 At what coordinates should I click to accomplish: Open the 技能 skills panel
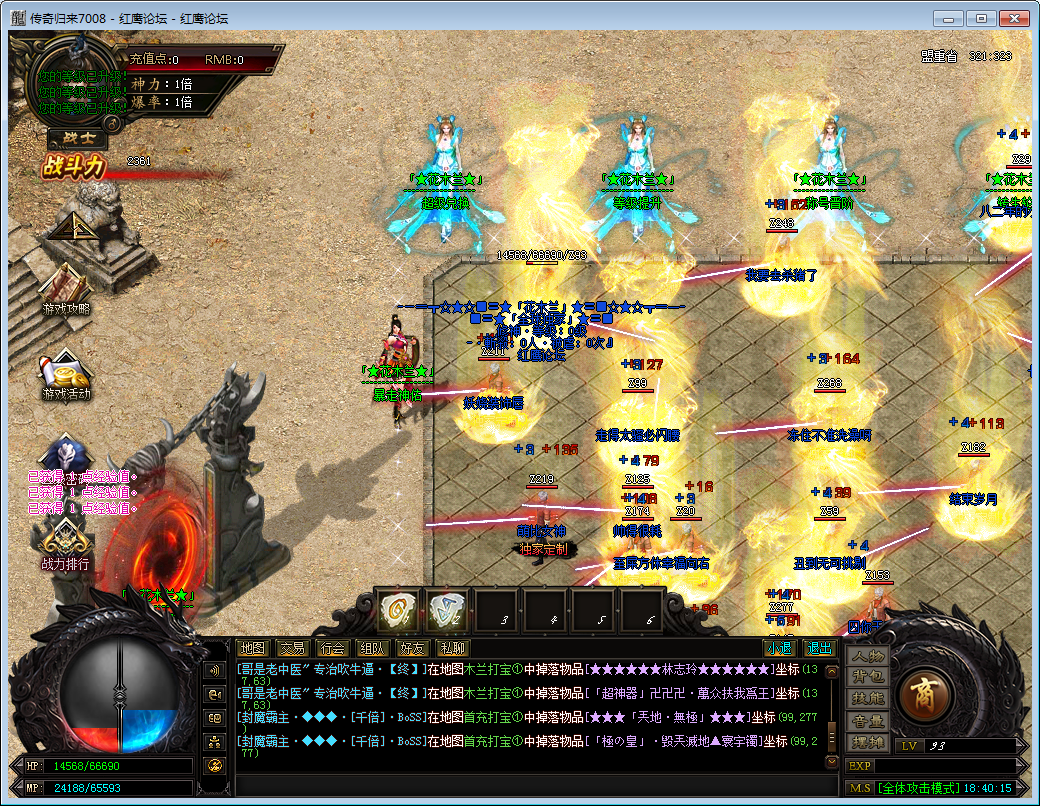867,699
